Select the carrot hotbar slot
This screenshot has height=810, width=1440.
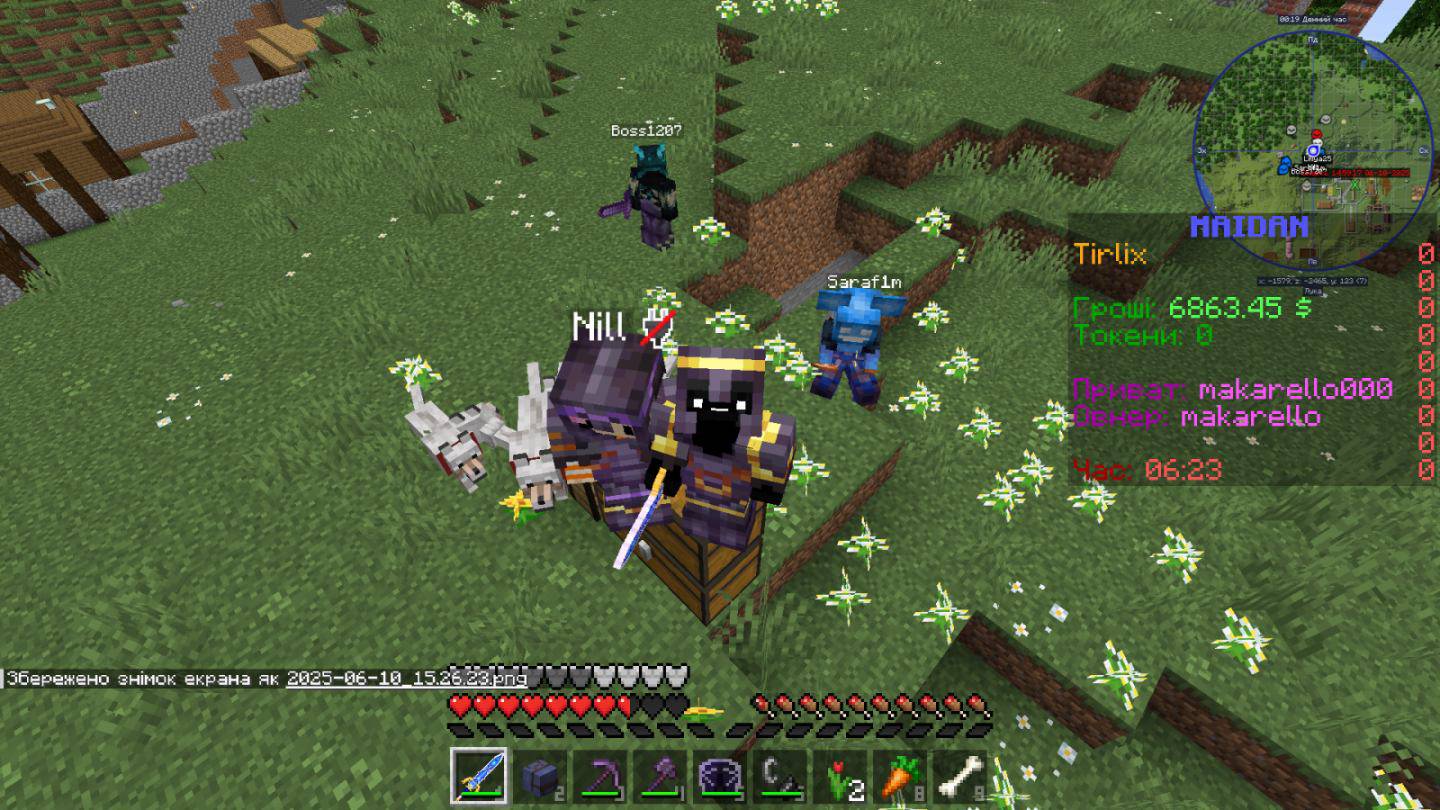click(x=901, y=775)
